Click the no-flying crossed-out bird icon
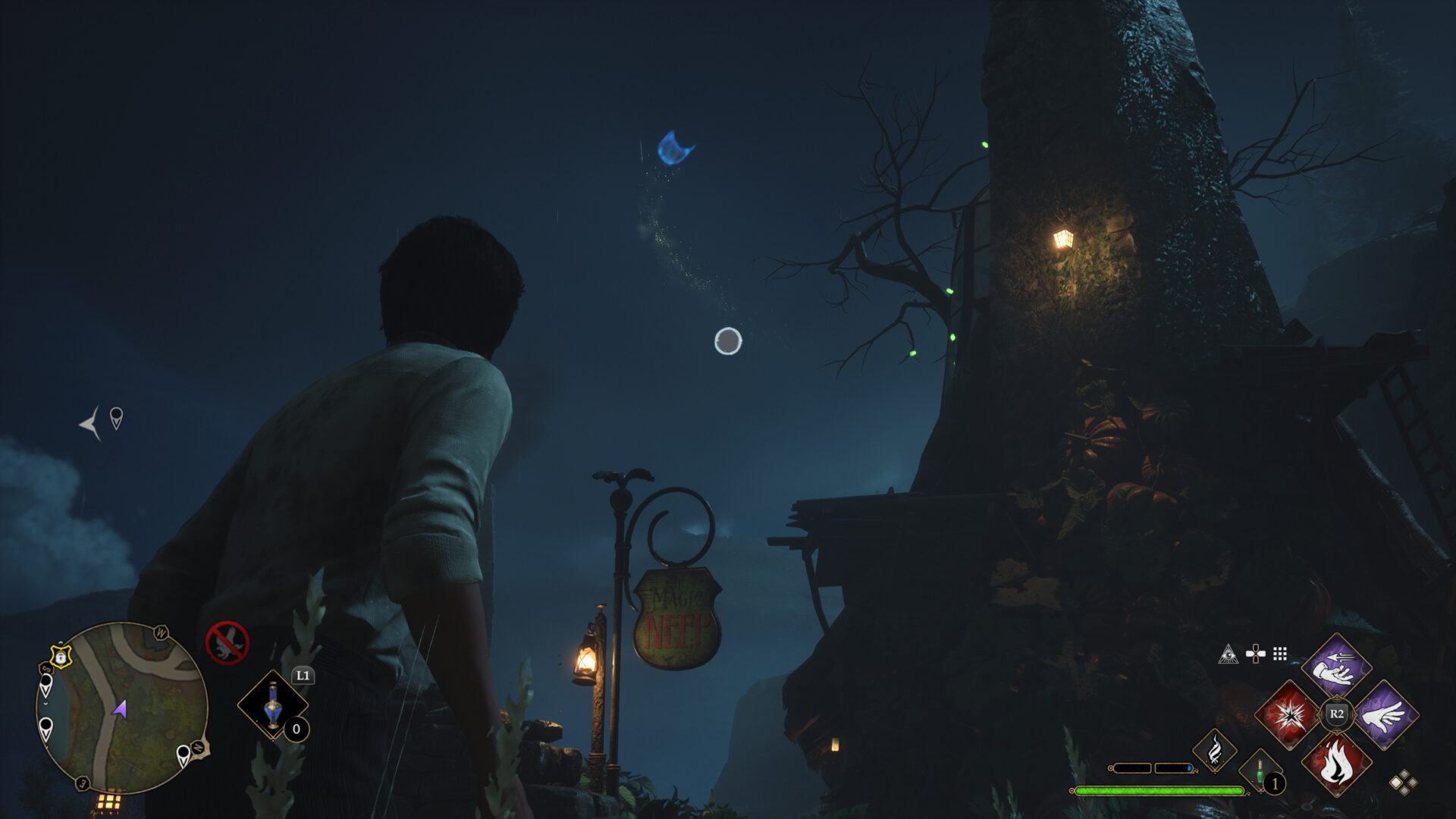Screen dimensions: 1456x819 click(x=227, y=642)
